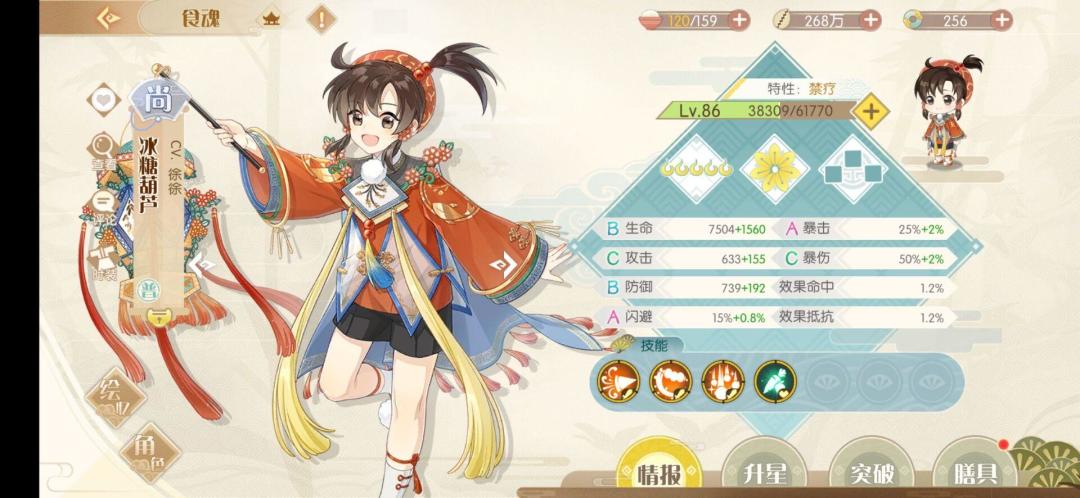The image size is (1080, 498).
Task: Select the yellow flower emblem diamond
Action: point(774,167)
